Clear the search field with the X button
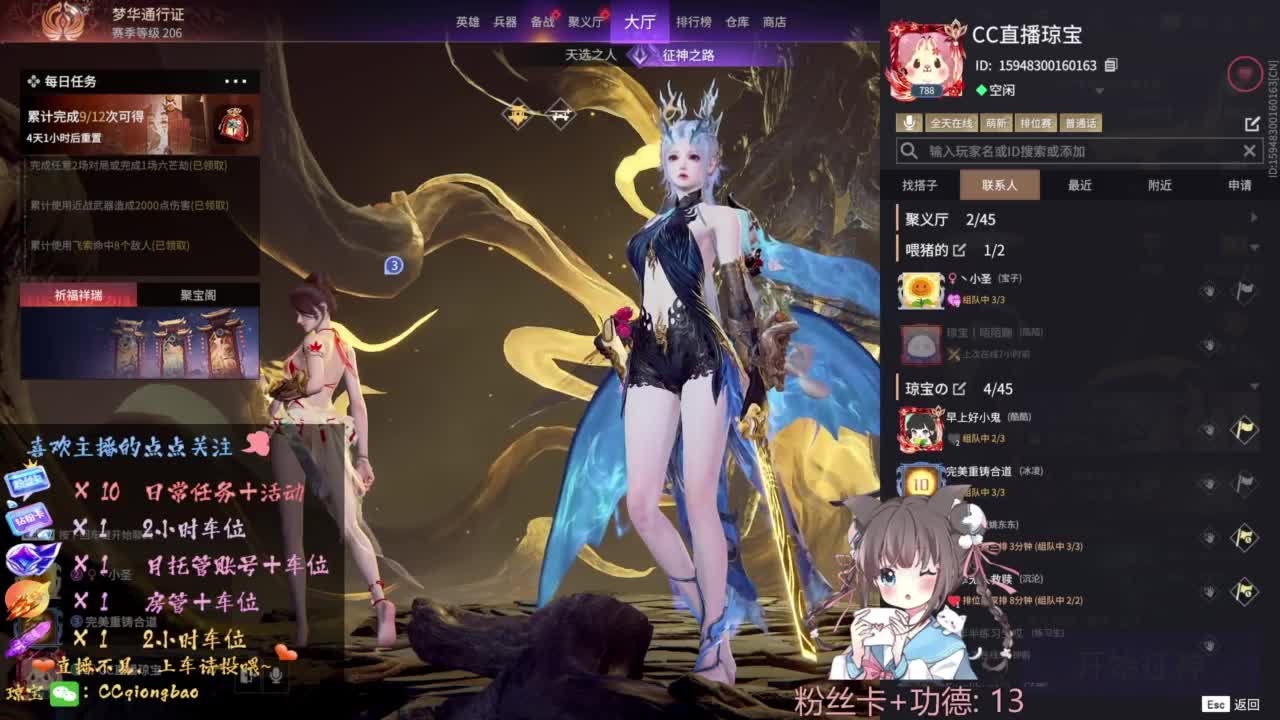The height and width of the screenshot is (720, 1280). [1250, 151]
